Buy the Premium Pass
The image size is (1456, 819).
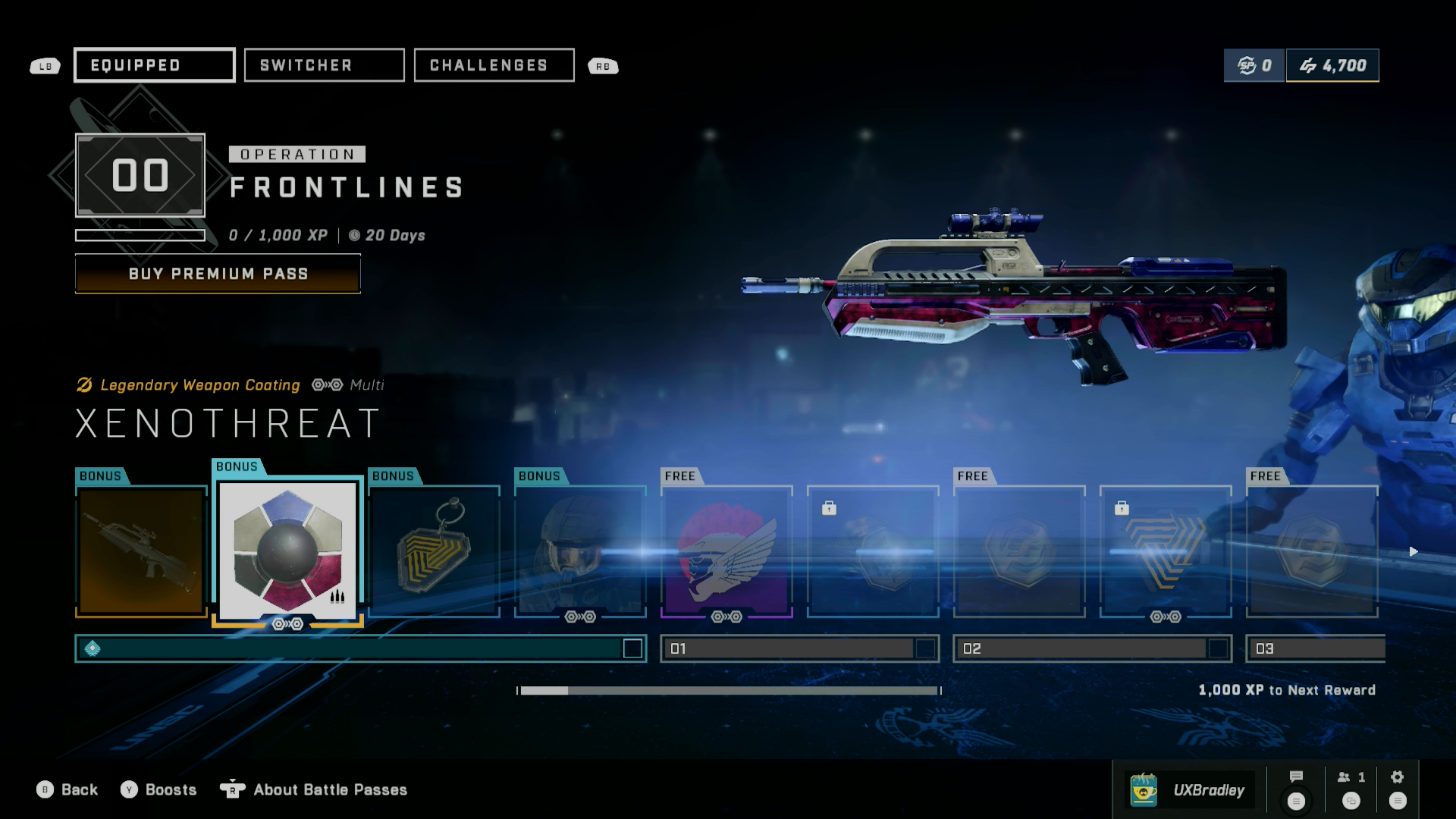pyautogui.click(x=218, y=274)
